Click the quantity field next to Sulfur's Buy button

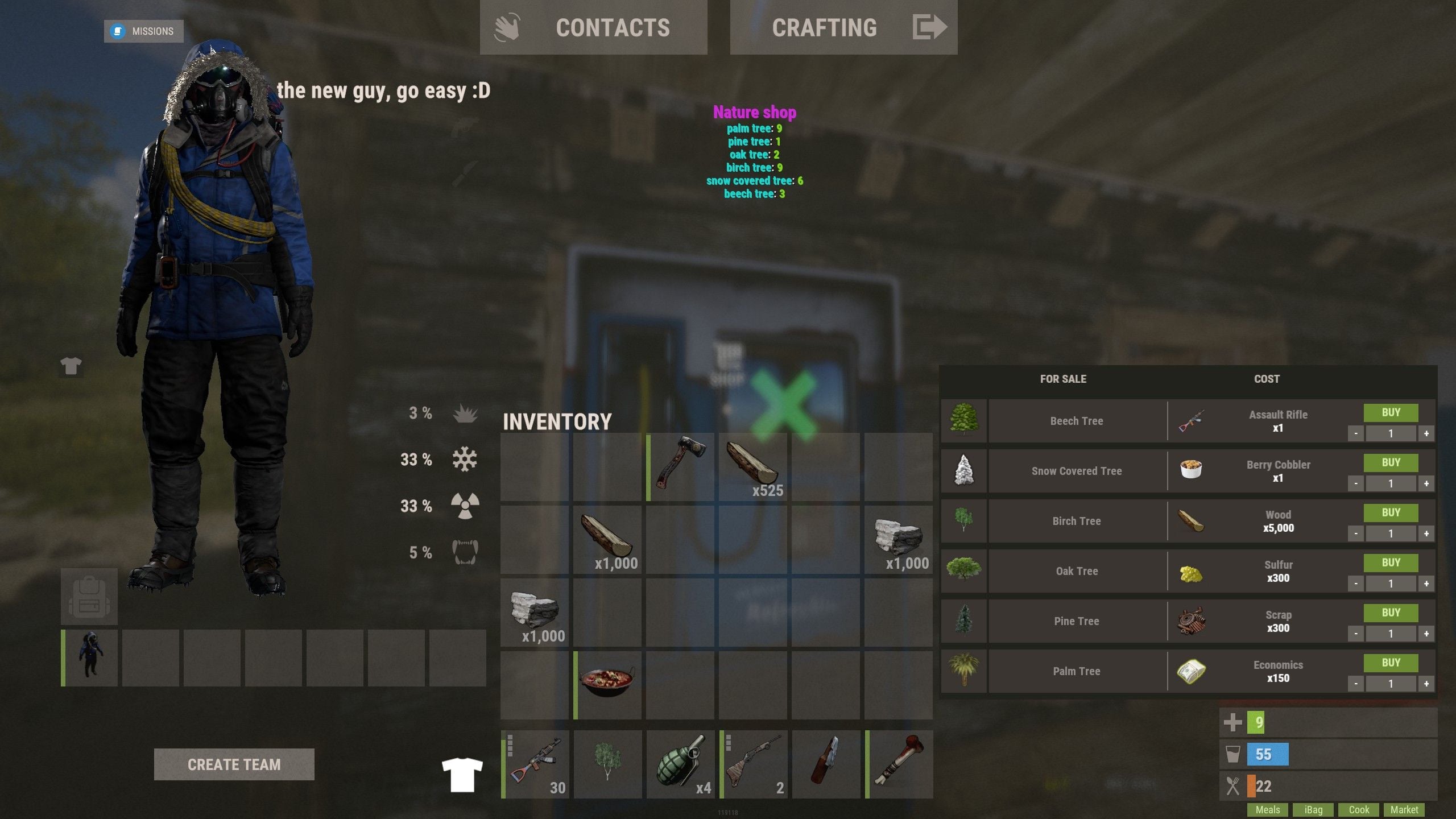click(1390, 584)
